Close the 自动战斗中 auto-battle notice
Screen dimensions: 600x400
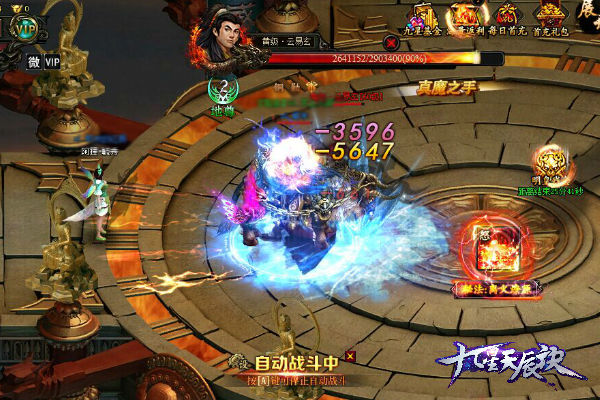[349, 355]
